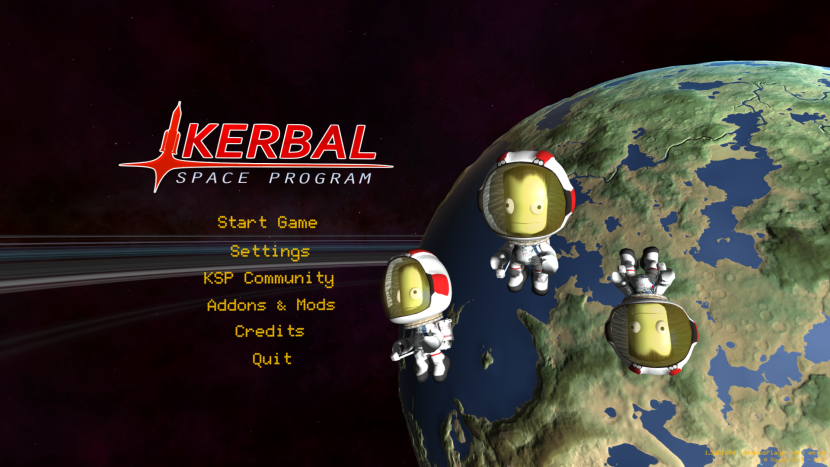Show the game Credits
The image size is (830, 467).
coord(269,331)
